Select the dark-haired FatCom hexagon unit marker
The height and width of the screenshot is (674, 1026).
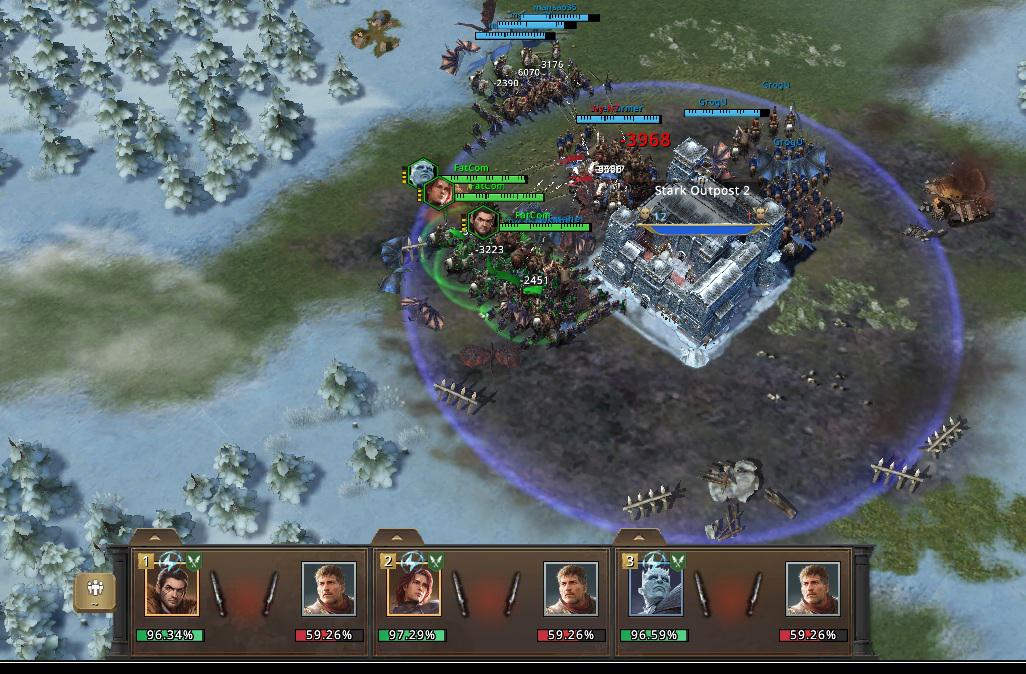(483, 222)
